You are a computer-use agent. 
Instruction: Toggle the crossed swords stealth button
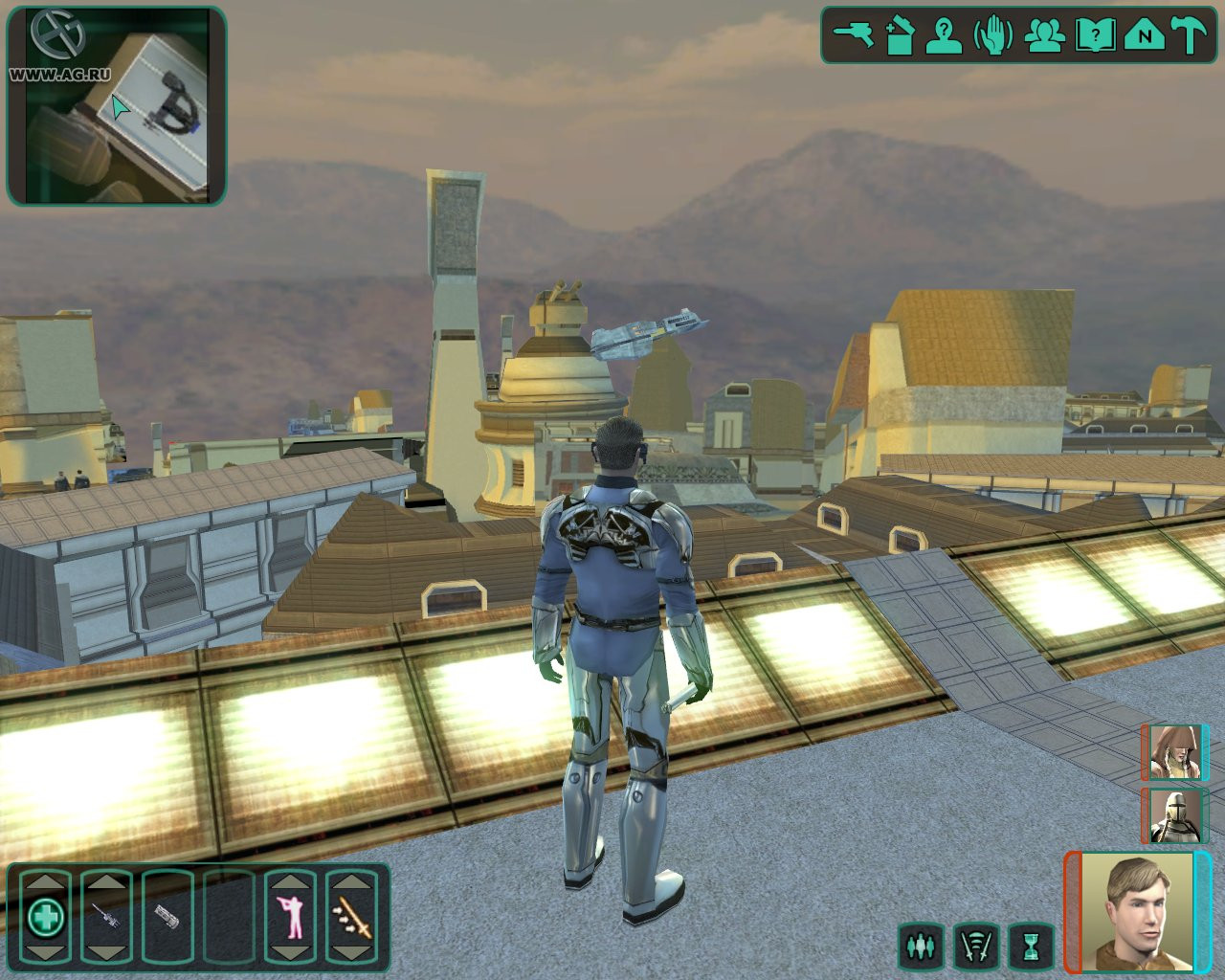click(976, 947)
